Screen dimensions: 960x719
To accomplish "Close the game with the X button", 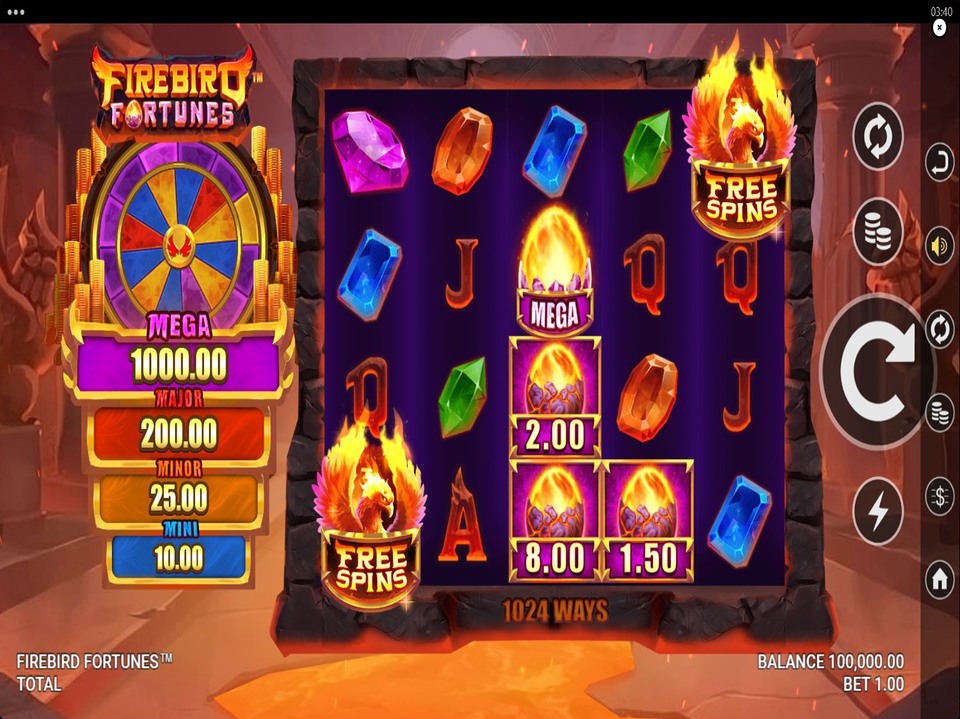I will click(x=939, y=29).
